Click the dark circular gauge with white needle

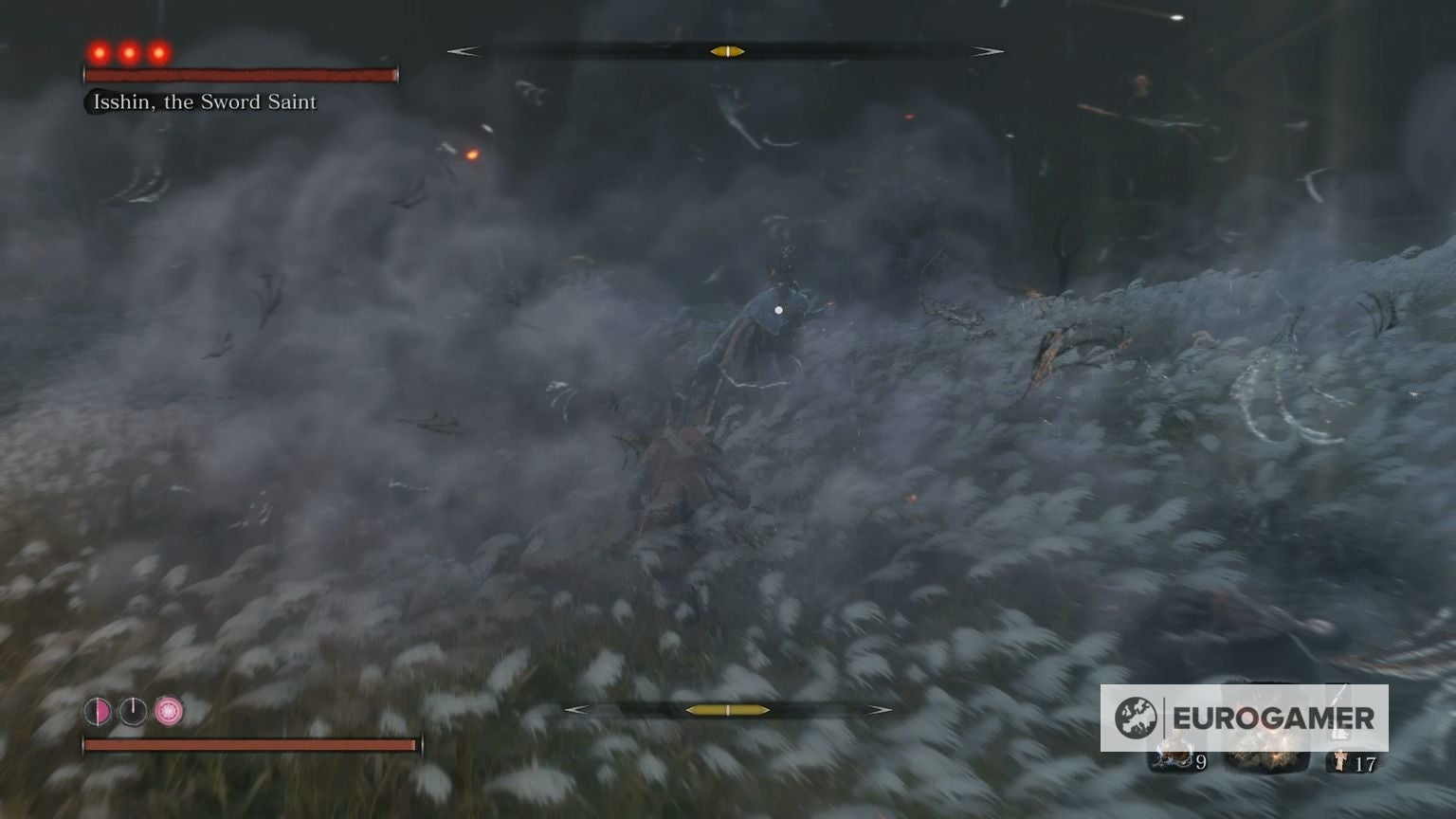(x=133, y=710)
